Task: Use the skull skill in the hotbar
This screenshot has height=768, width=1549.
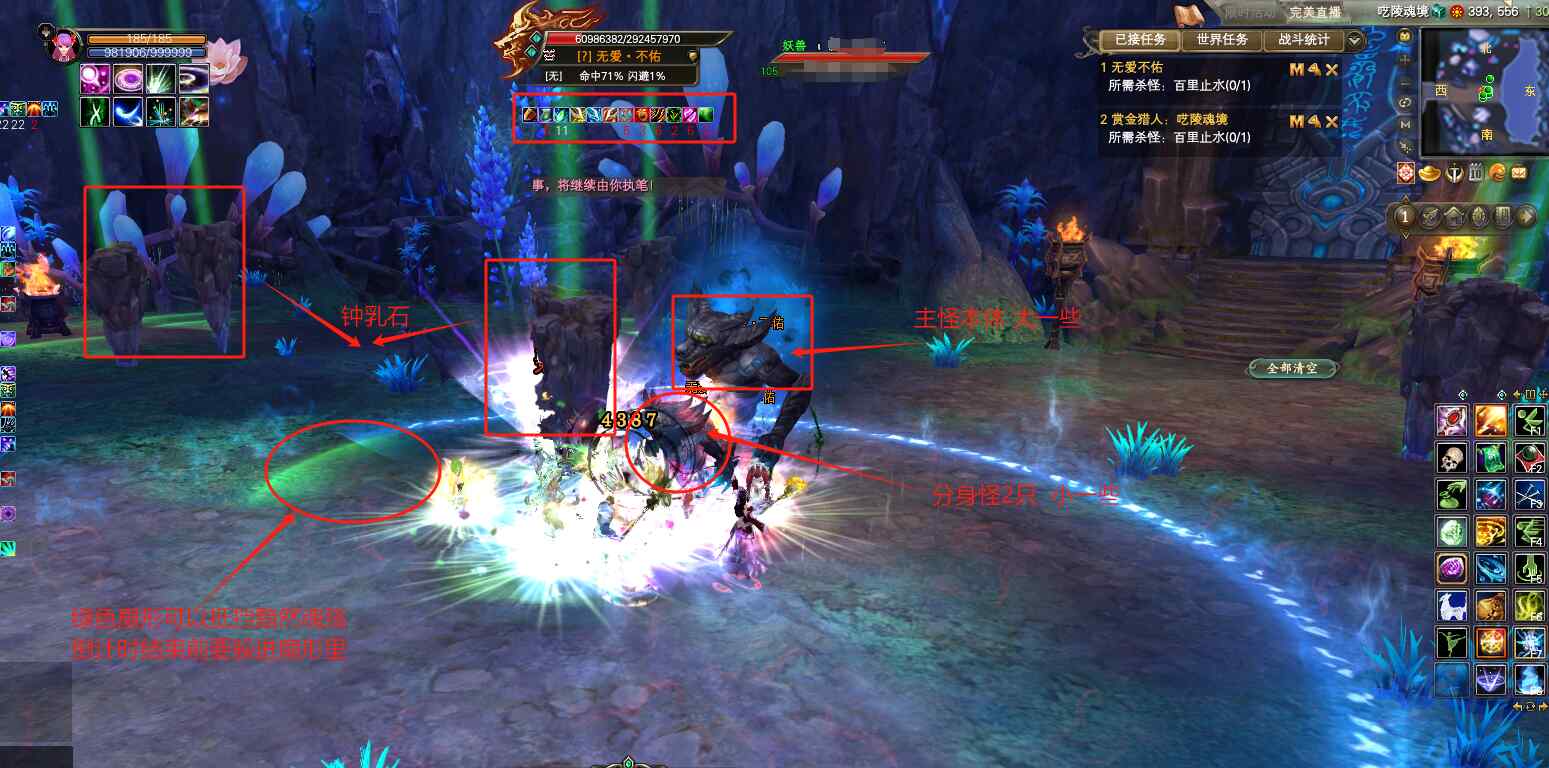Action: [x=1452, y=458]
